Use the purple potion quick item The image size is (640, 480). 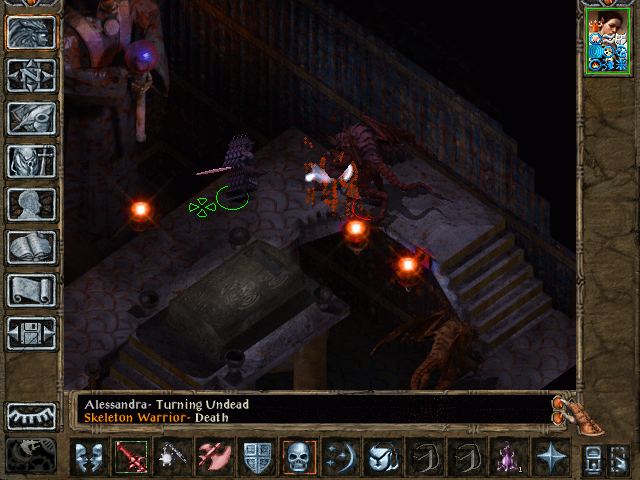coord(508,457)
